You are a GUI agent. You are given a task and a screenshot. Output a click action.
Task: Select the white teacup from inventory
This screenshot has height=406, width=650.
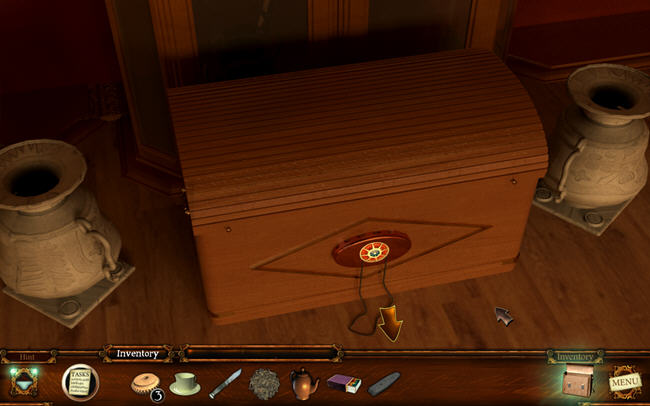pos(184,383)
